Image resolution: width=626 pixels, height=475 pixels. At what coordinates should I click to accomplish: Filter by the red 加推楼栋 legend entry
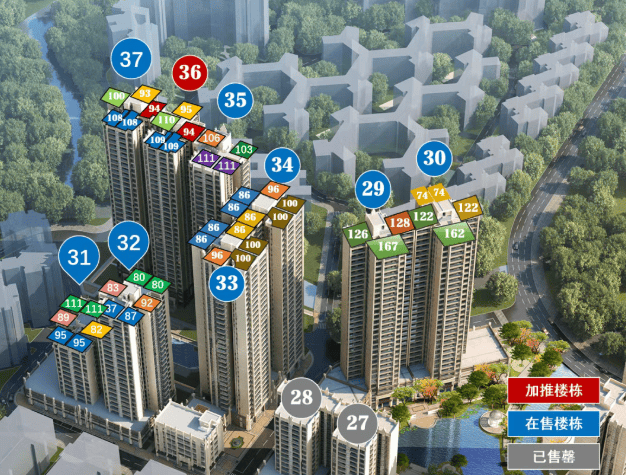coord(553,391)
